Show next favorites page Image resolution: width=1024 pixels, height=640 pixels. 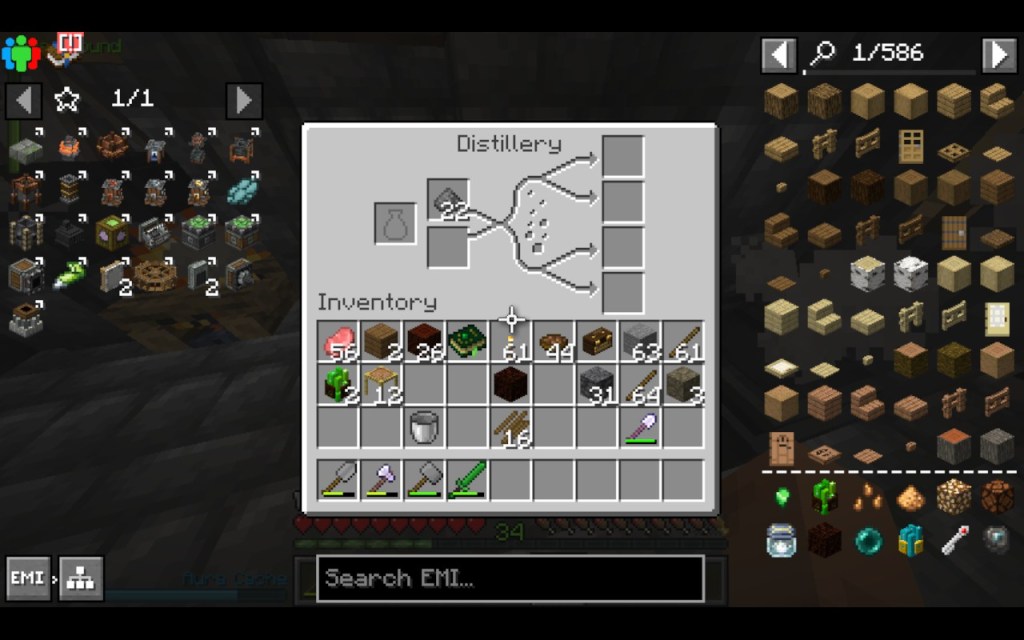(x=244, y=100)
